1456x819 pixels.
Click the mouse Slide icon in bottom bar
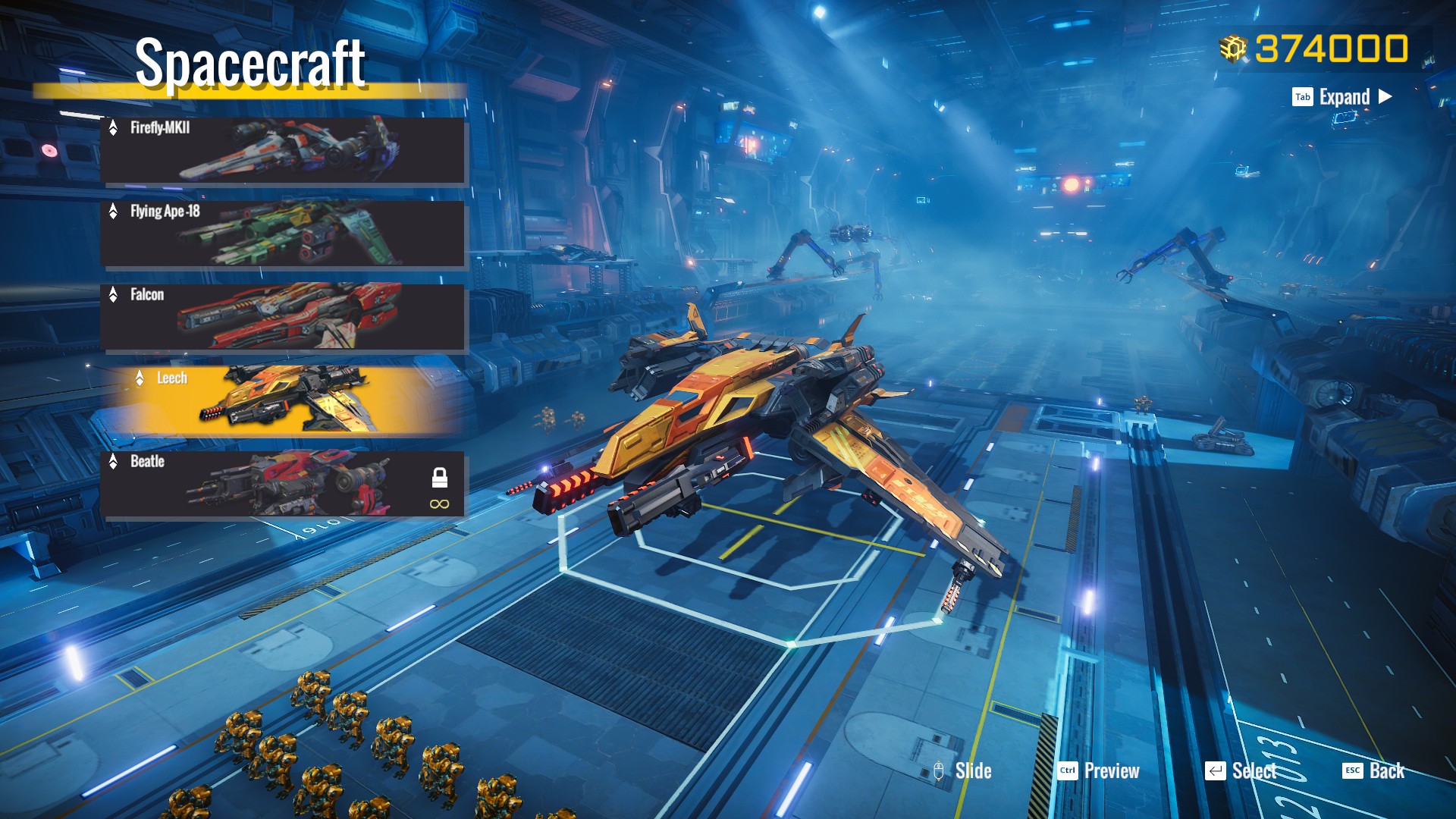939,771
